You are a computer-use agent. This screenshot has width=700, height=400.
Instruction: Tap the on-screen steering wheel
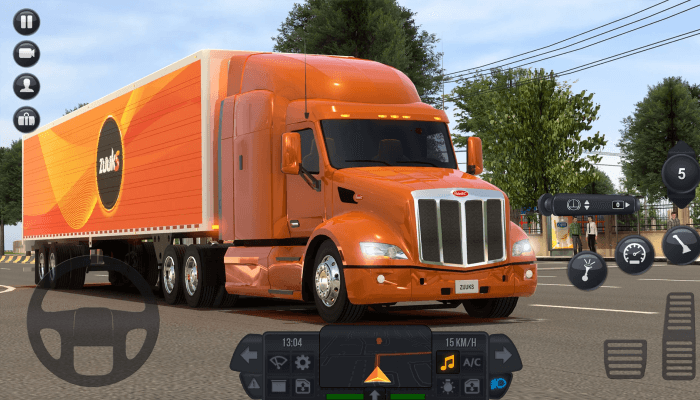(x=92, y=320)
